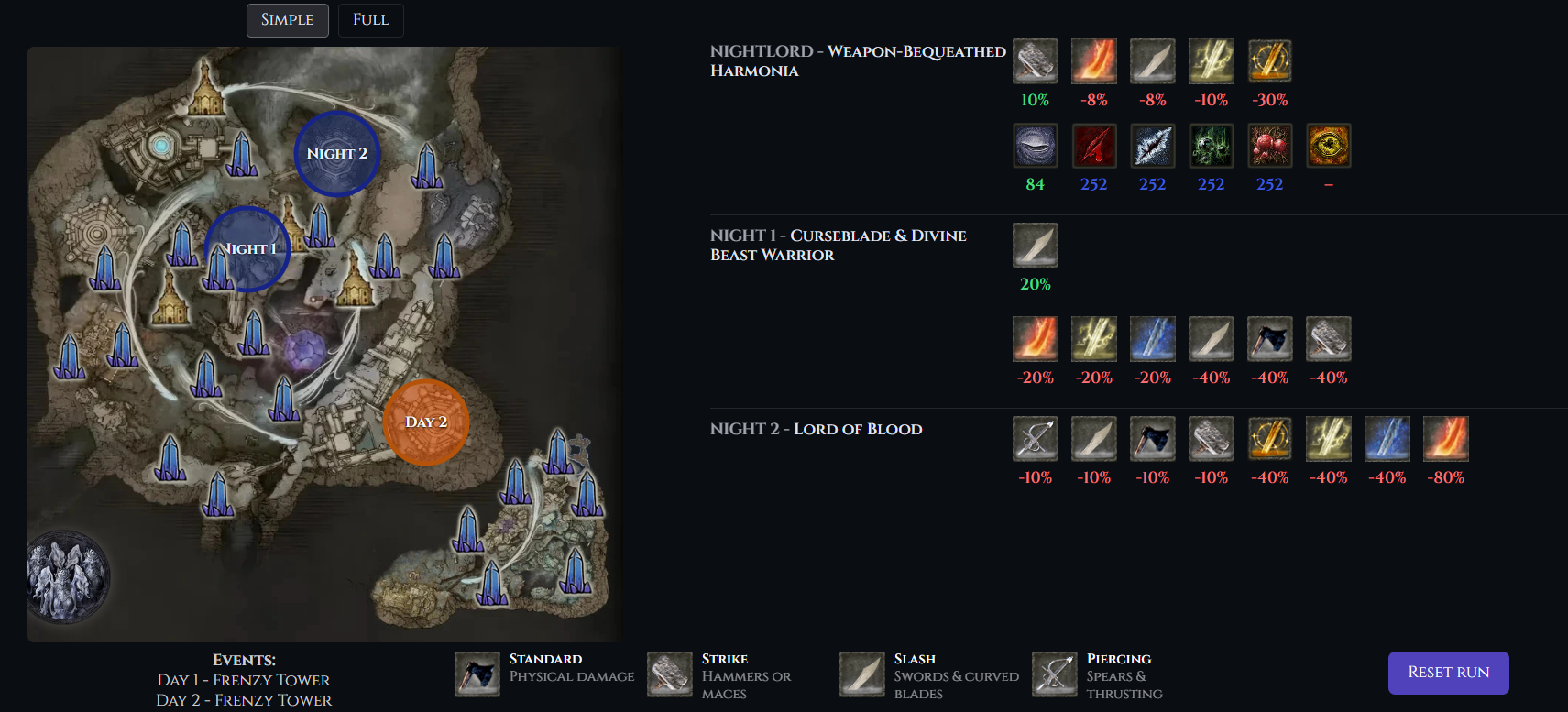Click Harmonia's sleep status icon showing 84

click(x=1036, y=147)
